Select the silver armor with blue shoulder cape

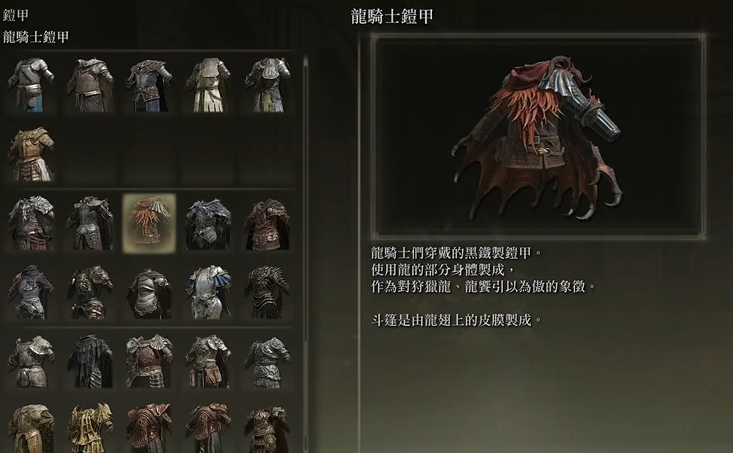coord(208,291)
